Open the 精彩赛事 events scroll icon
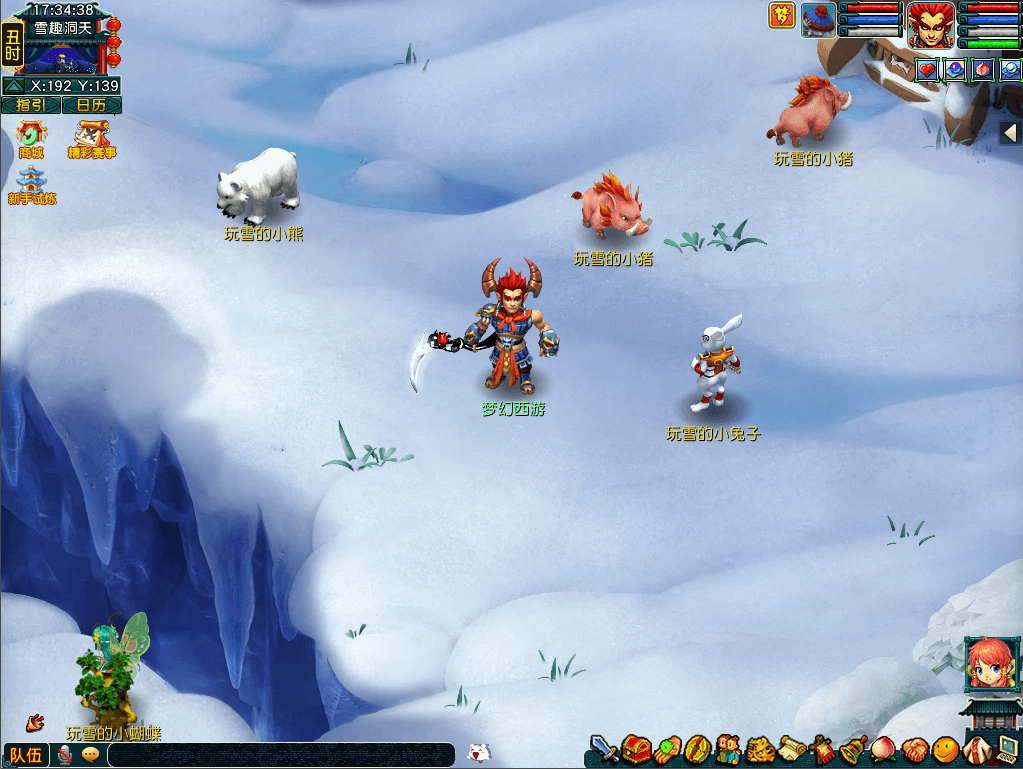This screenshot has width=1023, height=769. tap(91, 139)
